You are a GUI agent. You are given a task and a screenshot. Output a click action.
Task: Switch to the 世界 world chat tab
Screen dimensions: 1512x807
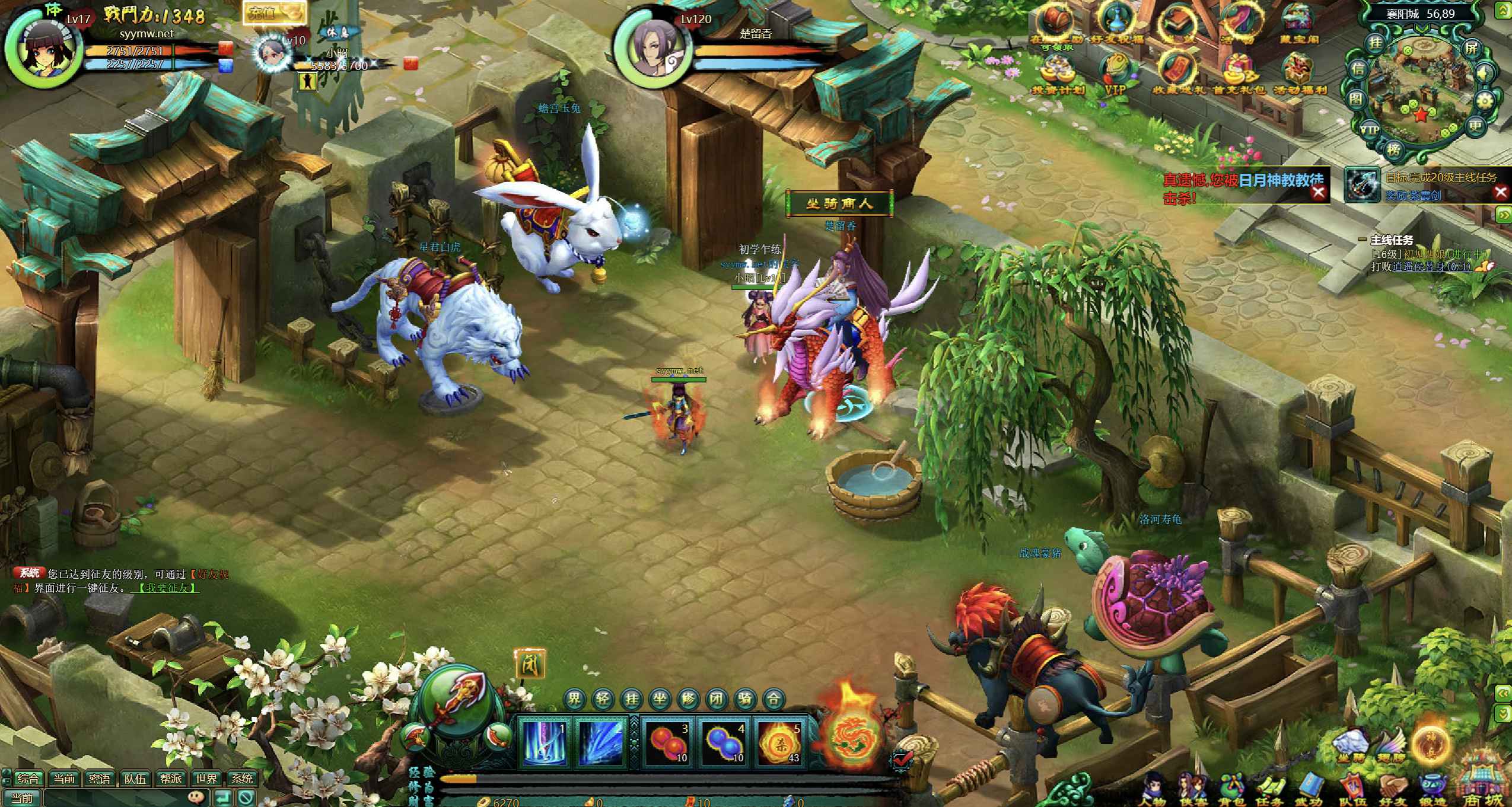click(206, 778)
